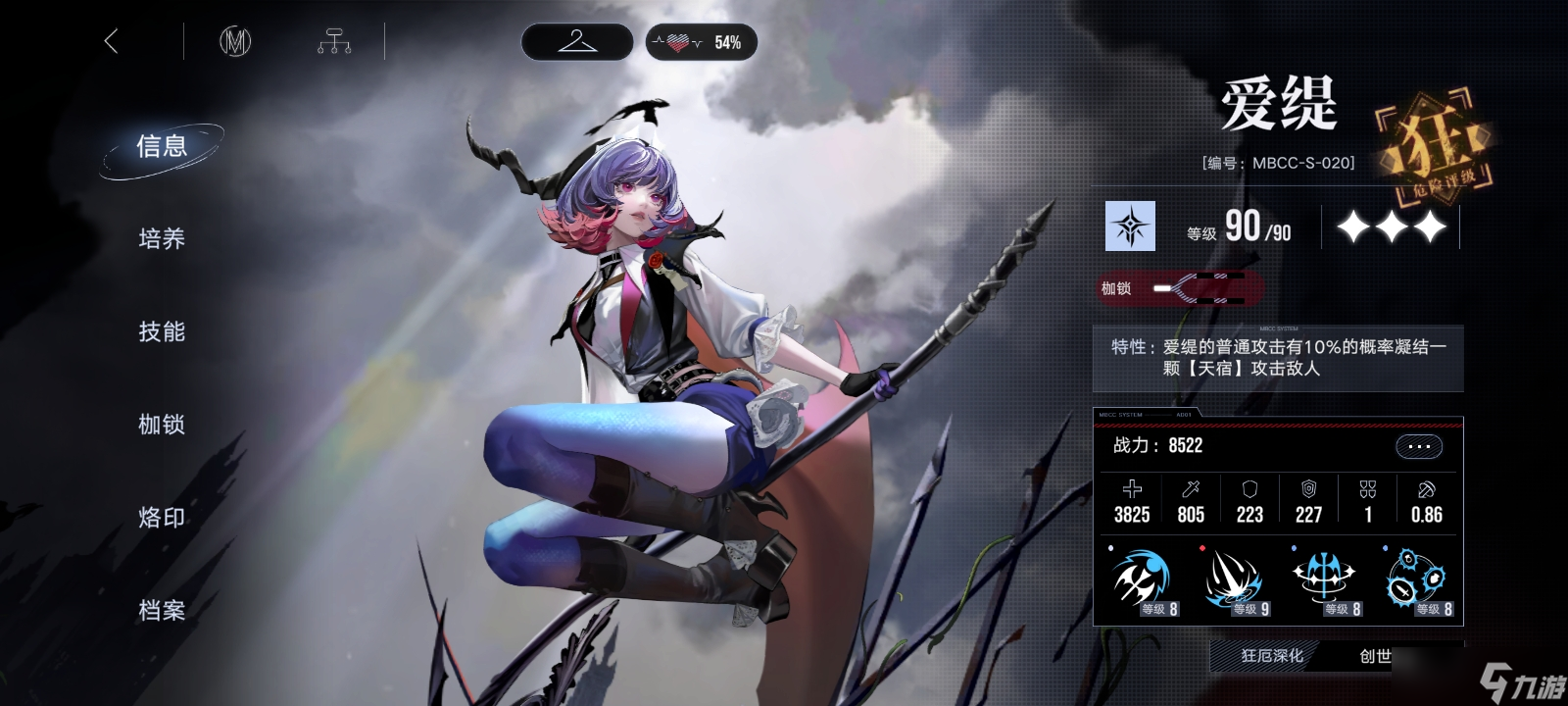This screenshot has height=706, width=1568.
Task: Select the first skill icon, level 8
Action: click(1142, 580)
